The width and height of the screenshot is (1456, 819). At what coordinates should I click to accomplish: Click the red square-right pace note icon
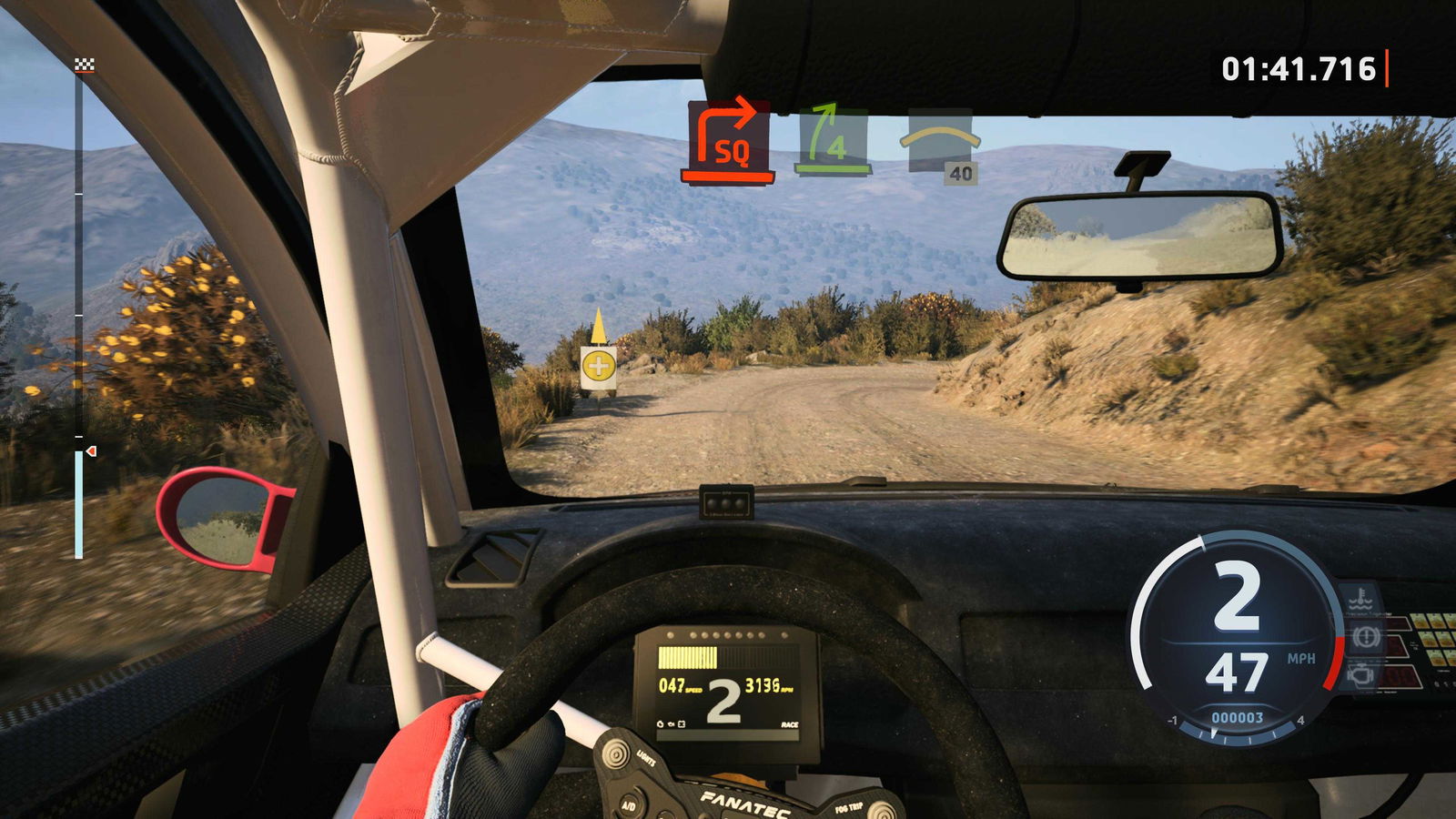click(x=728, y=141)
